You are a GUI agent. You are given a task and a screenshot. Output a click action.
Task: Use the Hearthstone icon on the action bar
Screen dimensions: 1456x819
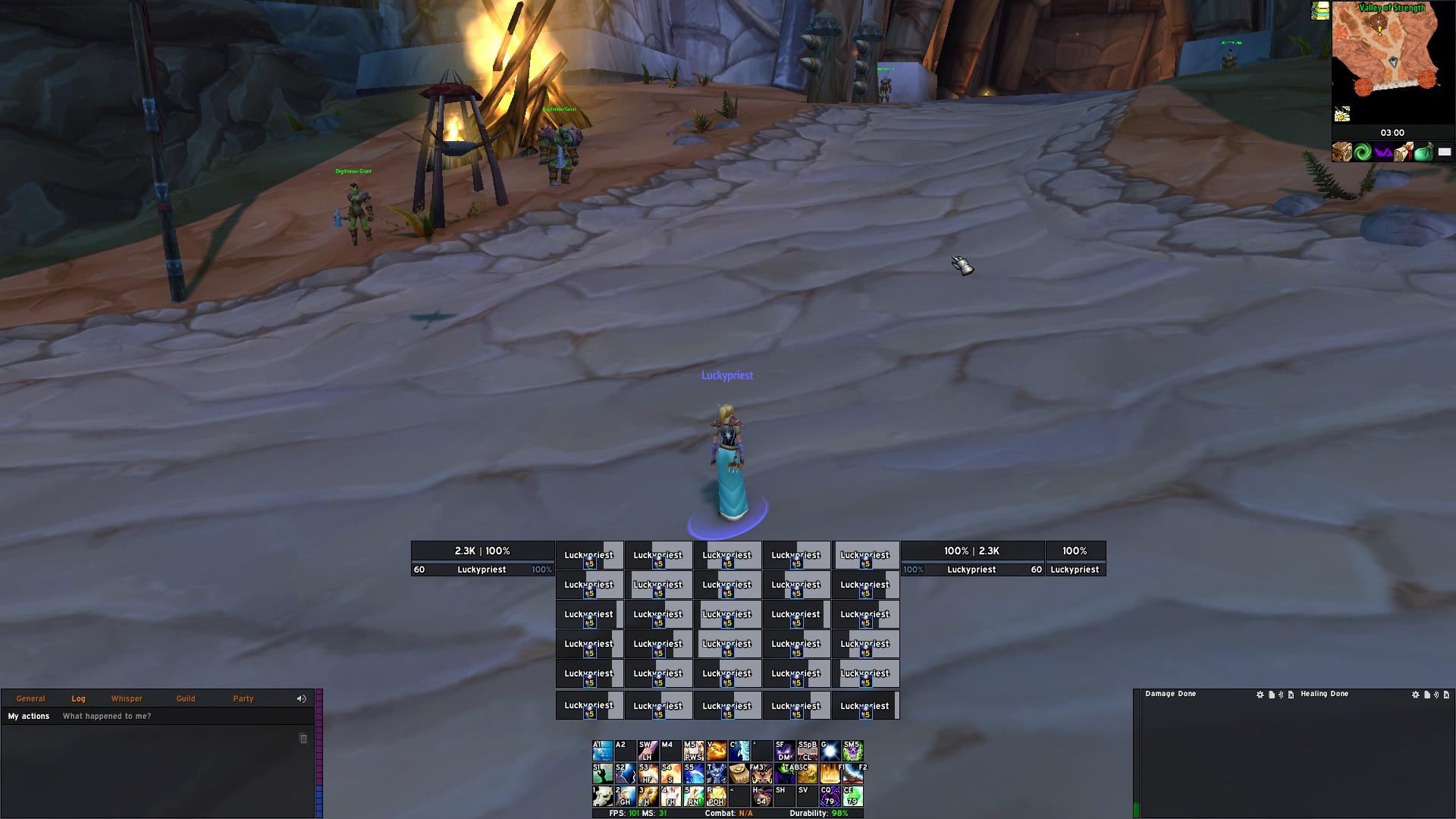tap(738, 774)
